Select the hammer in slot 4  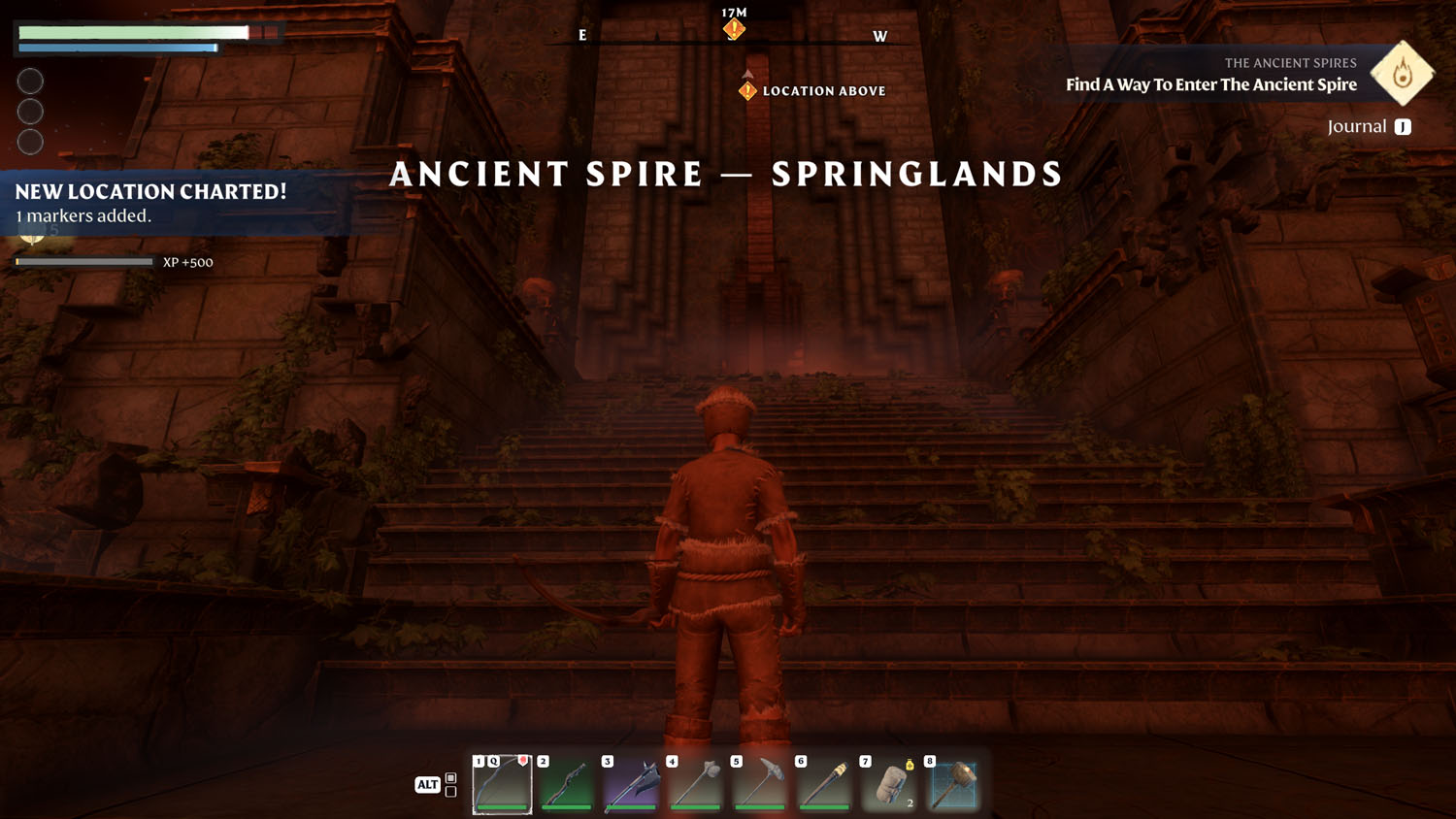pos(695,784)
